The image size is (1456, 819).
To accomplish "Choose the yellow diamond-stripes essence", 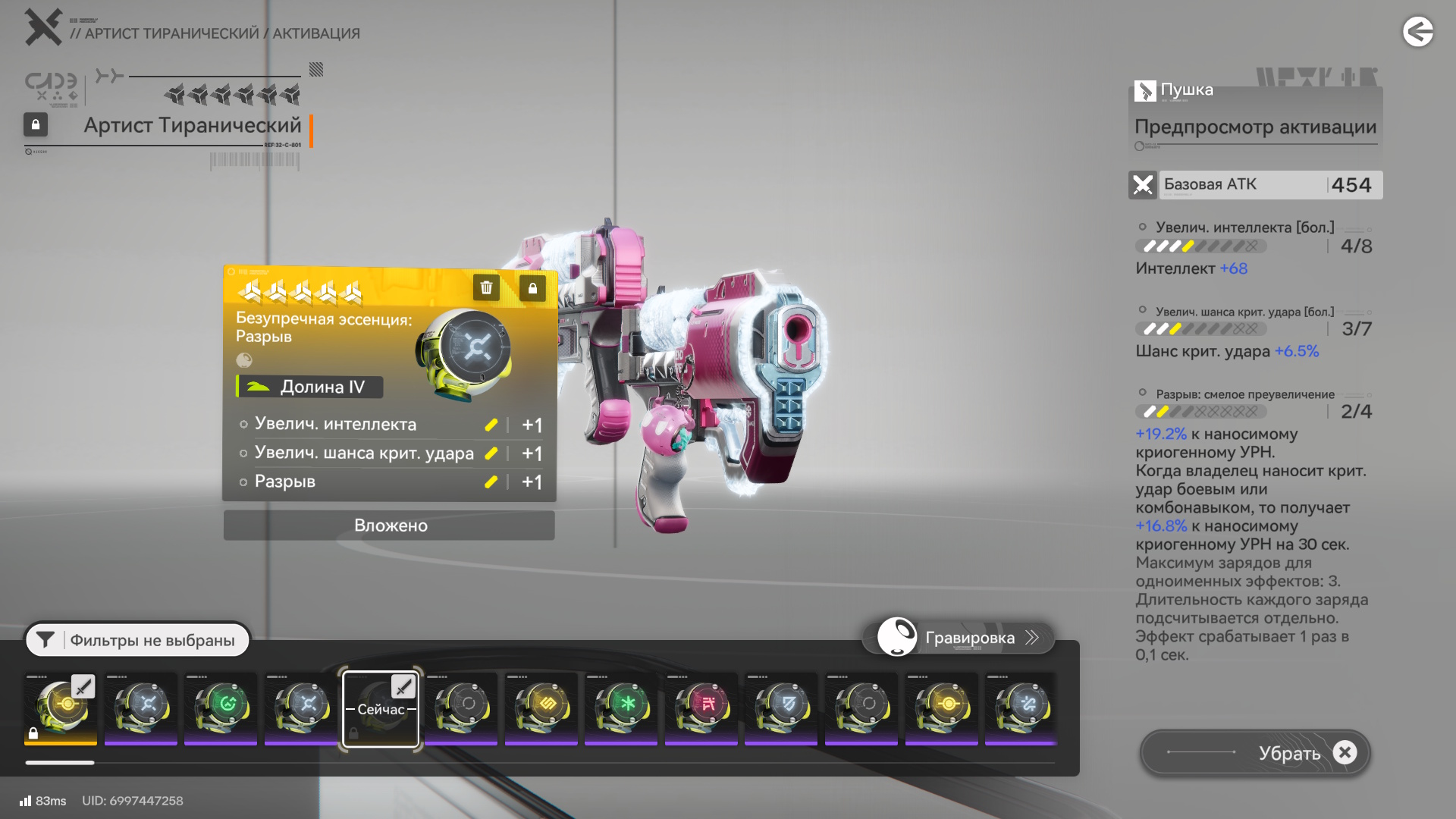I will click(541, 708).
